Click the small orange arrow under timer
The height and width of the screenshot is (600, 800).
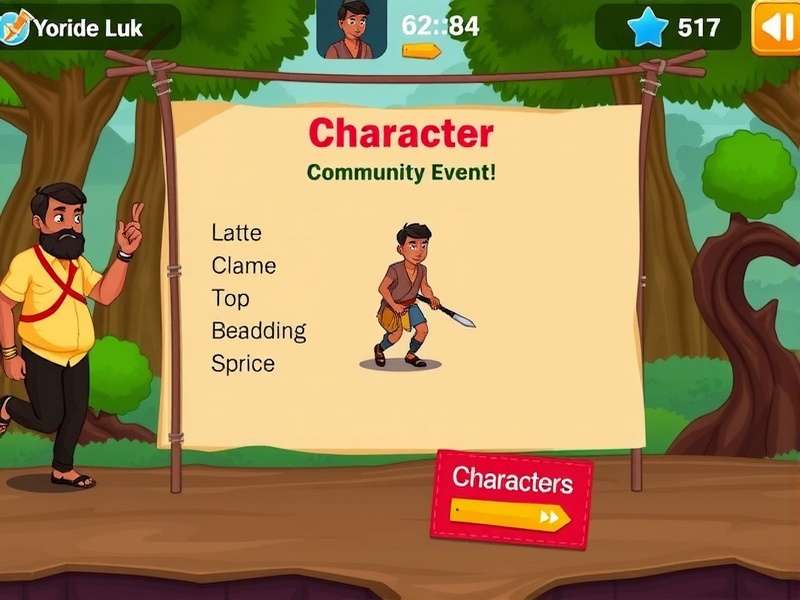[421, 50]
